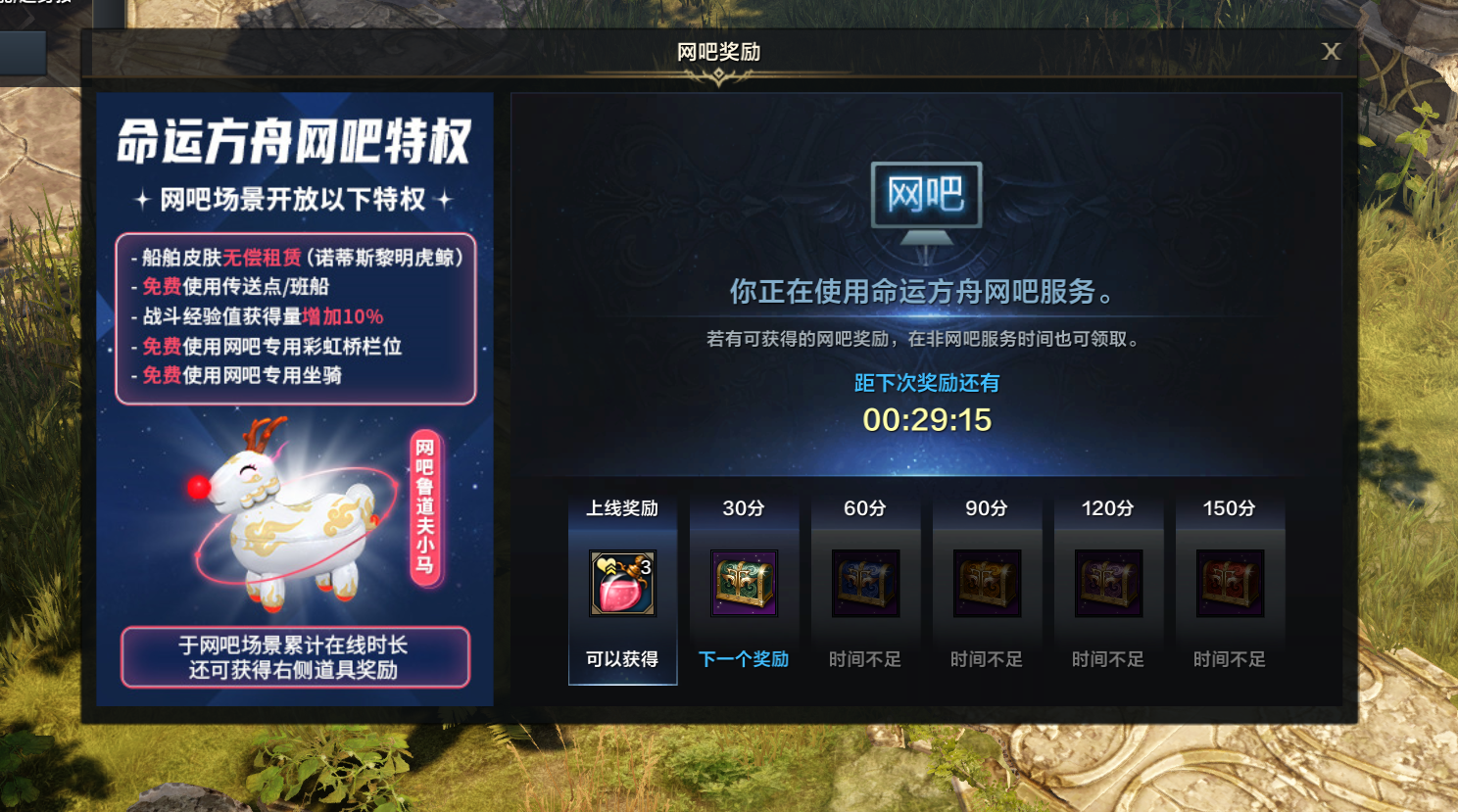1458x812 pixels.
Task: Click the online duration rewards banner text
Action: tap(293, 656)
